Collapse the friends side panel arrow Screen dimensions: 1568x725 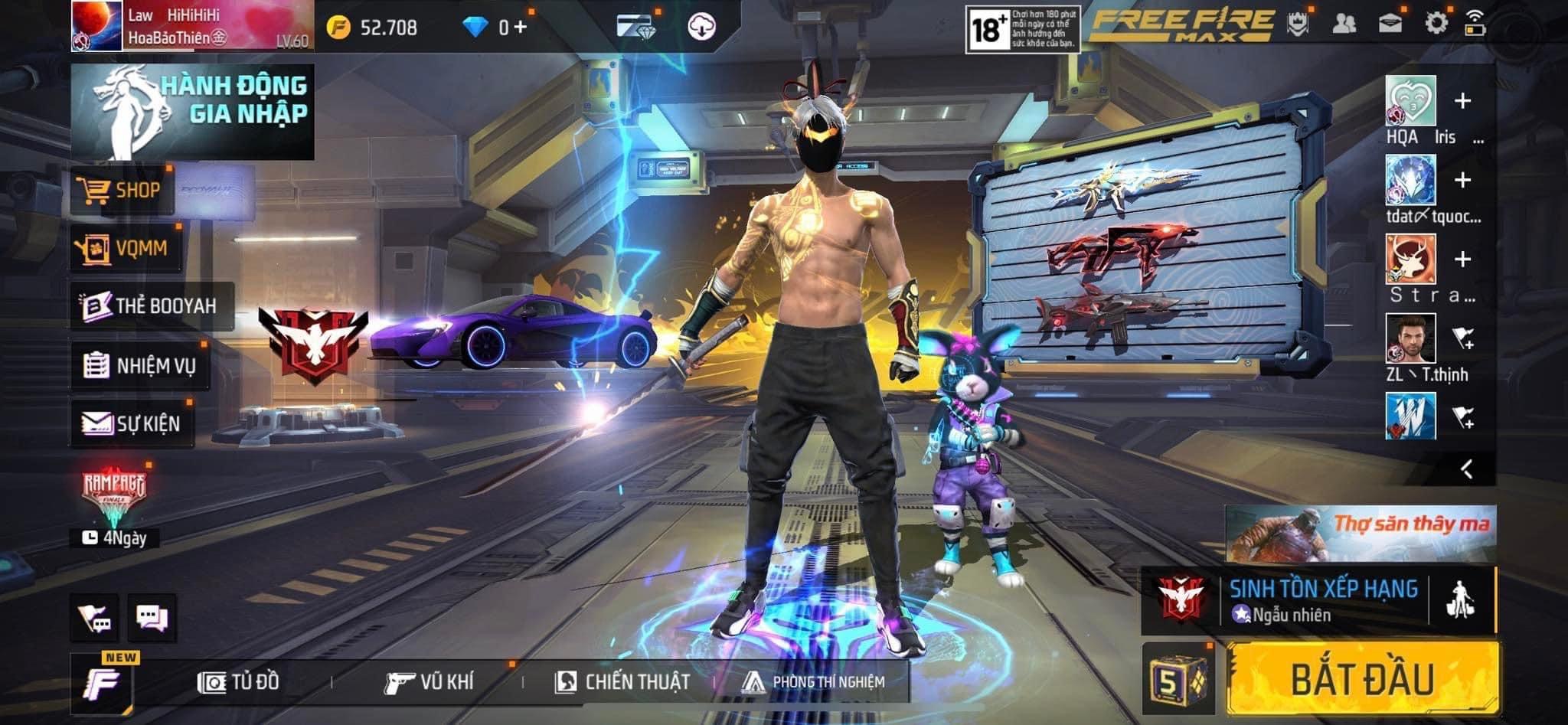pos(1466,469)
